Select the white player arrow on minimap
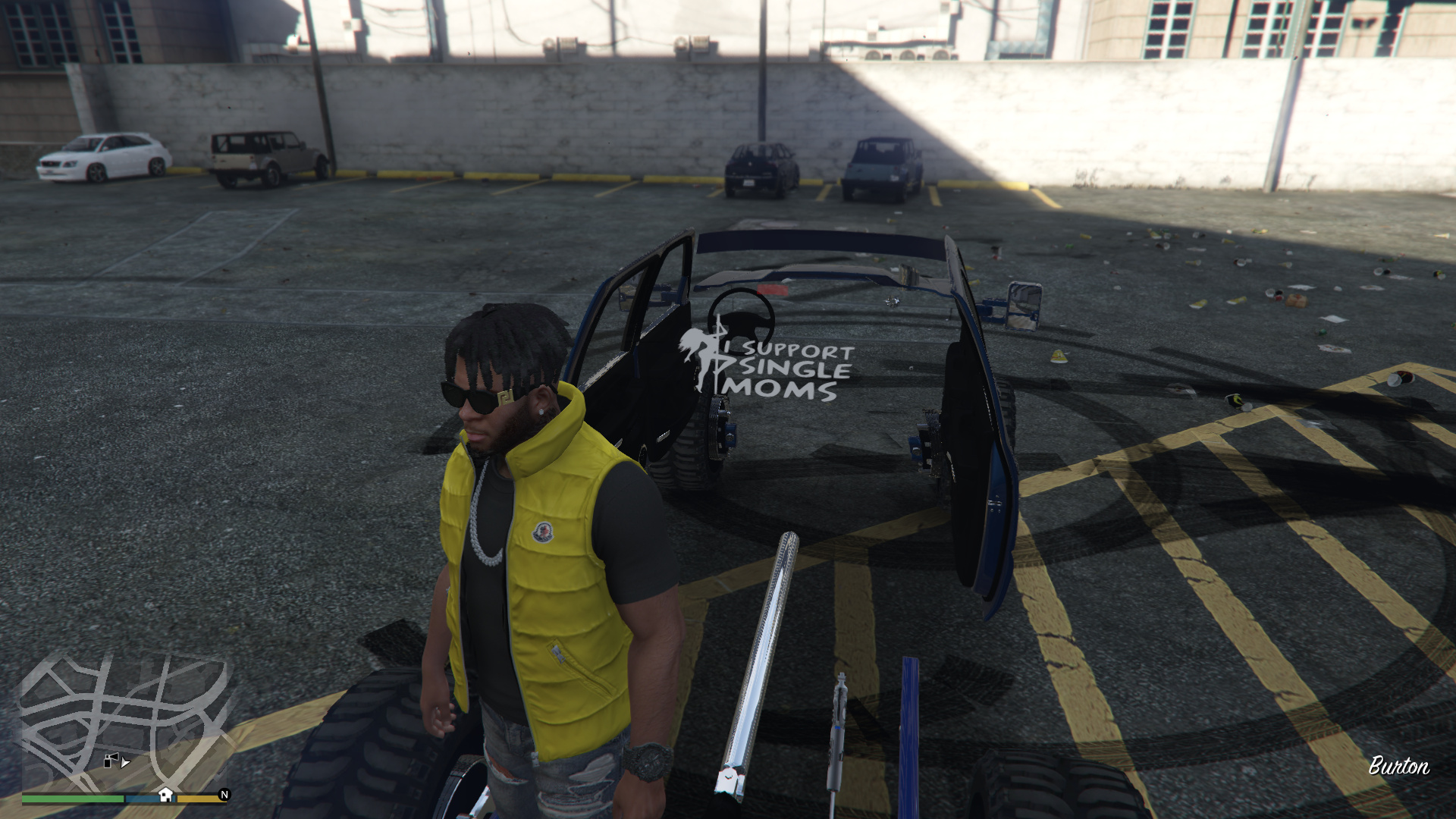This screenshot has width=1456, height=819. pyautogui.click(x=126, y=762)
